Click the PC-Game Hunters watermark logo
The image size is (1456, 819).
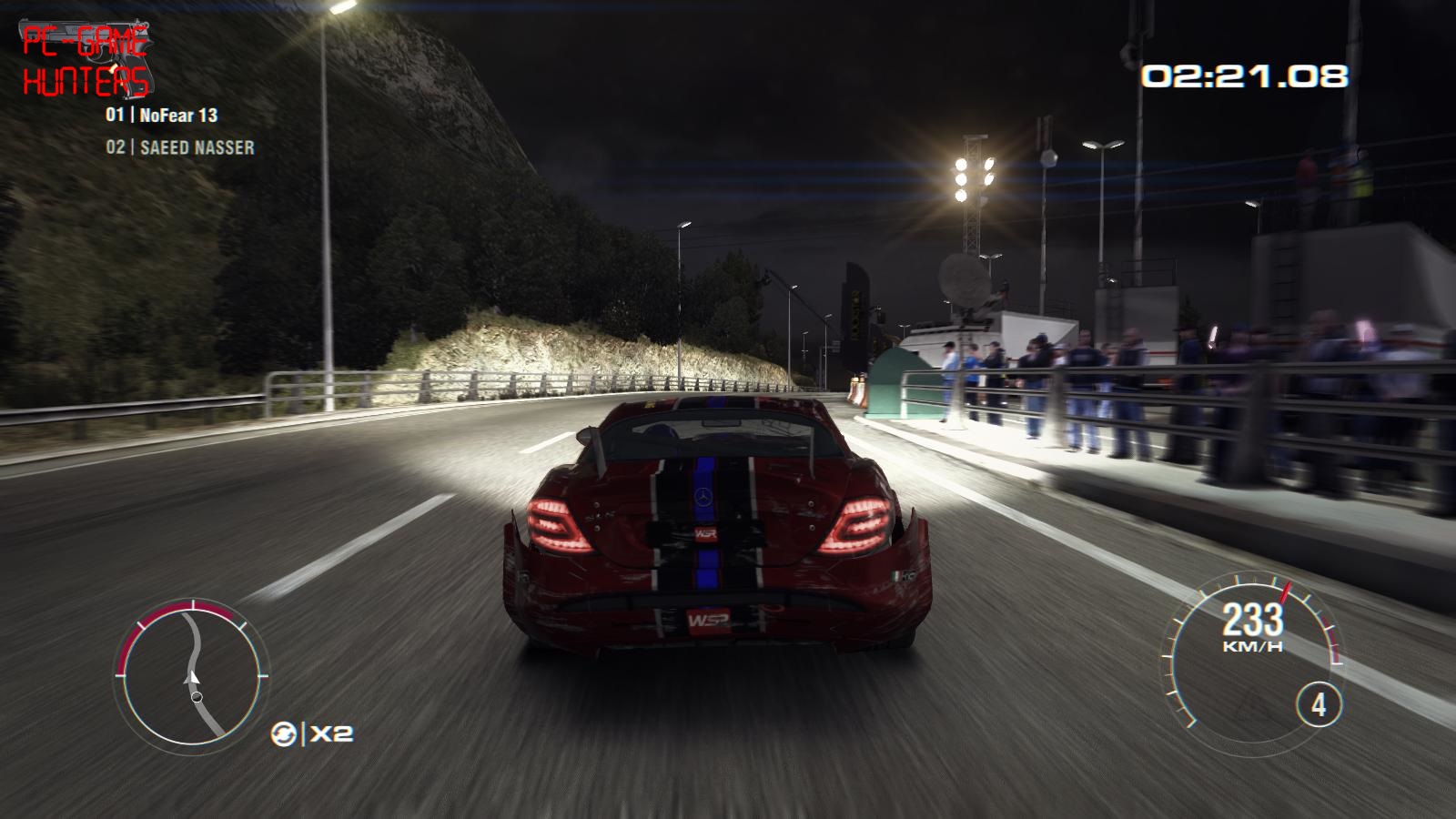pyautogui.click(x=86, y=61)
